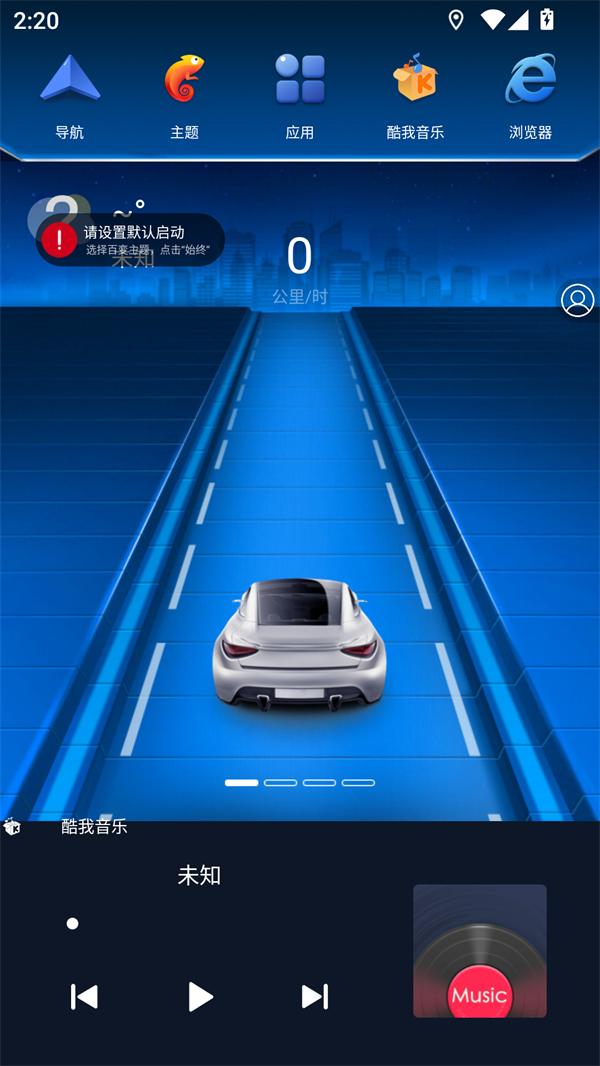Screen dimensions: 600x1066
Task: Skip to the previous track
Action: 85,996
